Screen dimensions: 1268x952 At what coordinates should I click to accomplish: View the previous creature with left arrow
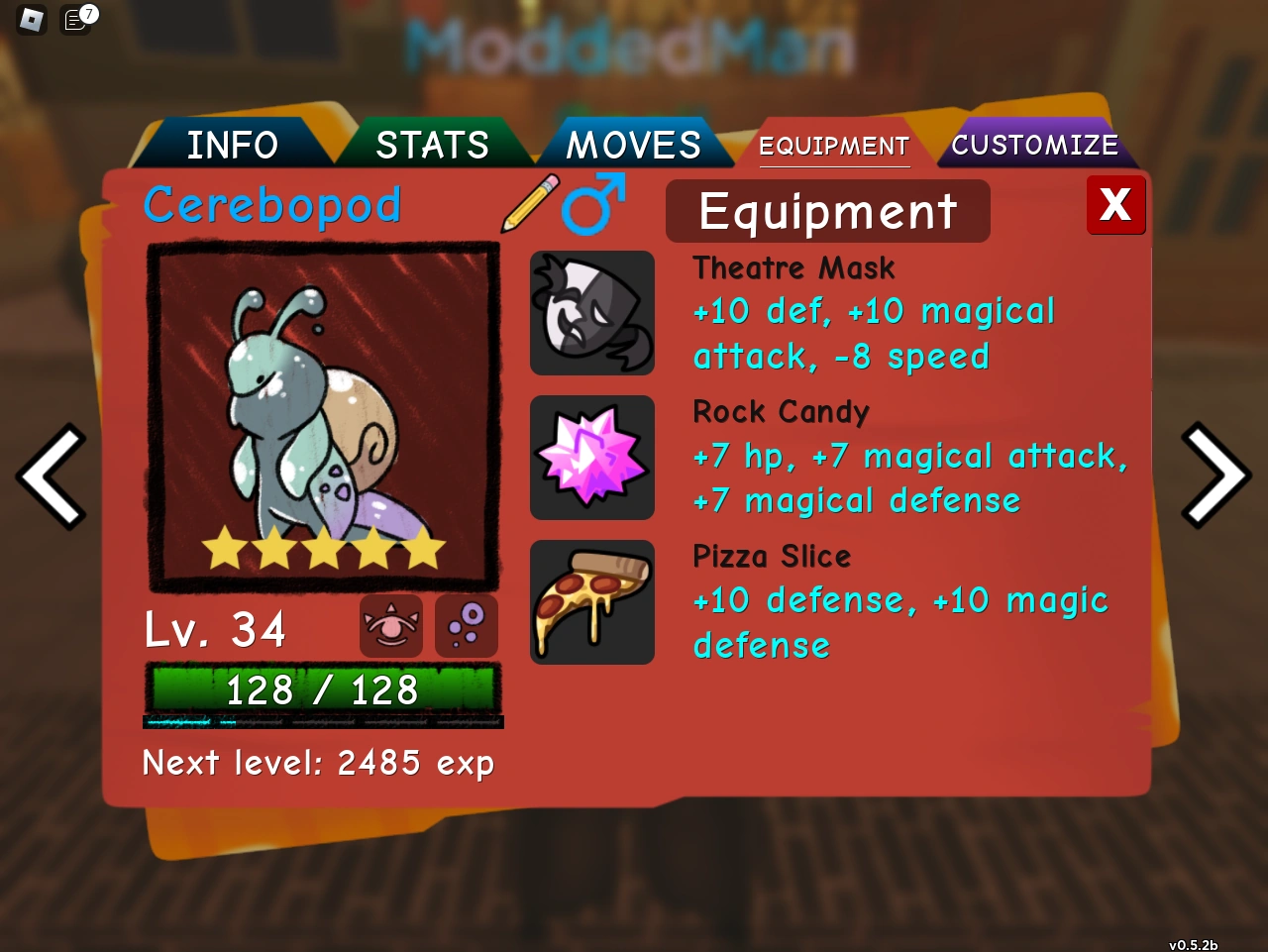[52, 476]
